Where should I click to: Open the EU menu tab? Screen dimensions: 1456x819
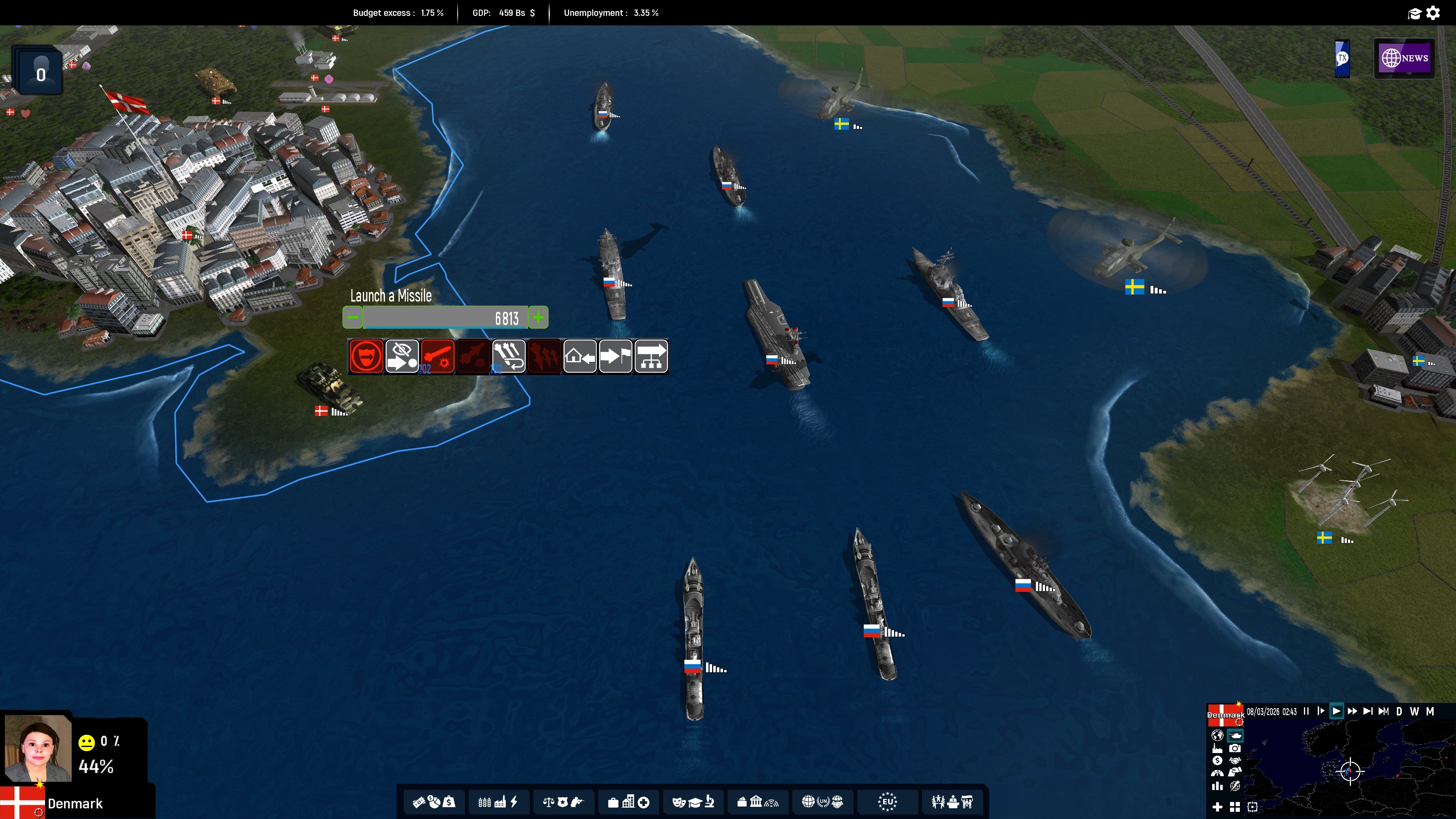[x=886, y=802]
